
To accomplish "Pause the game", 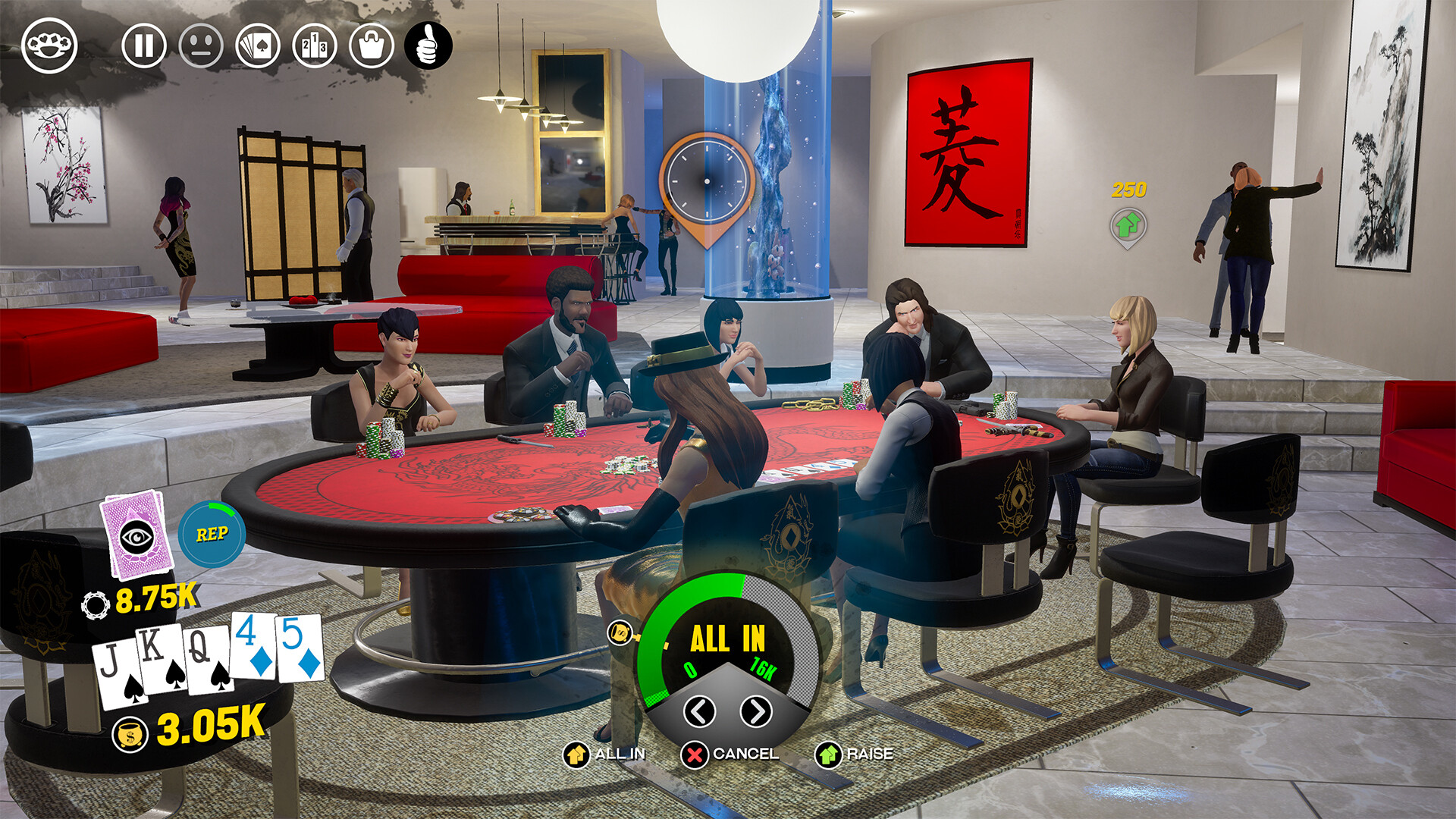I will pos(144,45).
